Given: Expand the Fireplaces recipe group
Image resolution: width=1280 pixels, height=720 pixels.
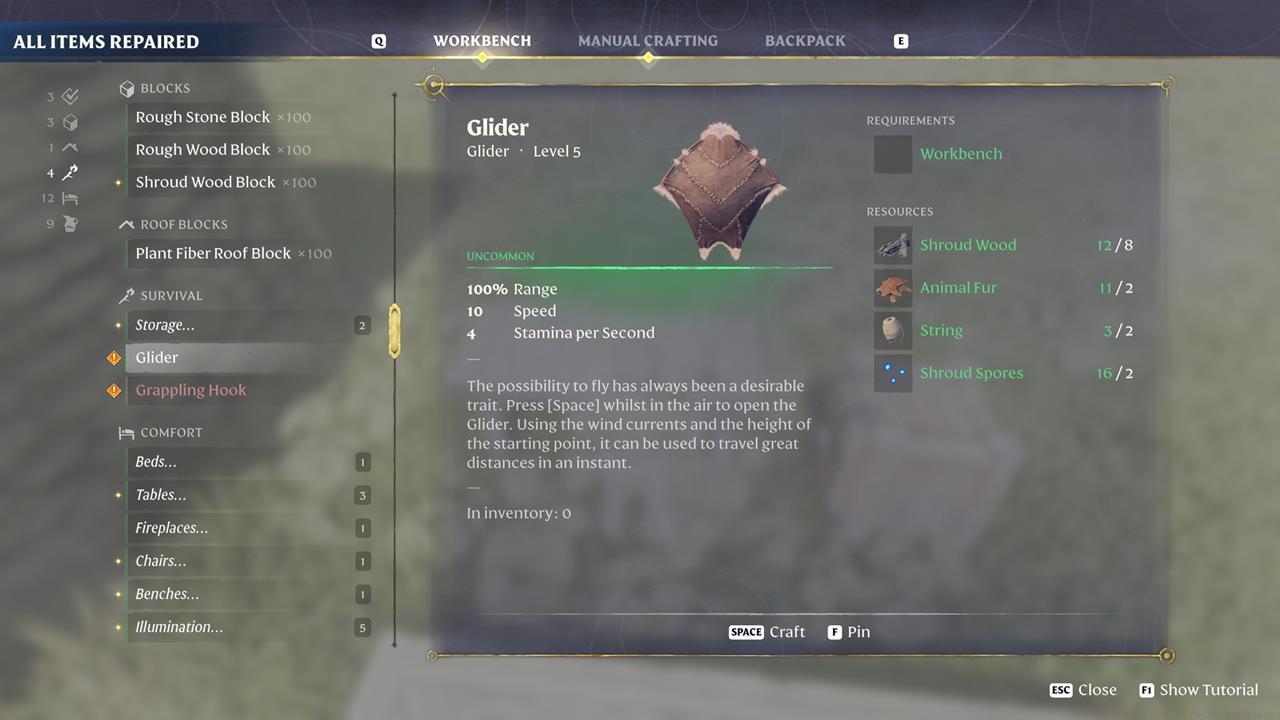Looking at the screenshot, I should point(172,528).
